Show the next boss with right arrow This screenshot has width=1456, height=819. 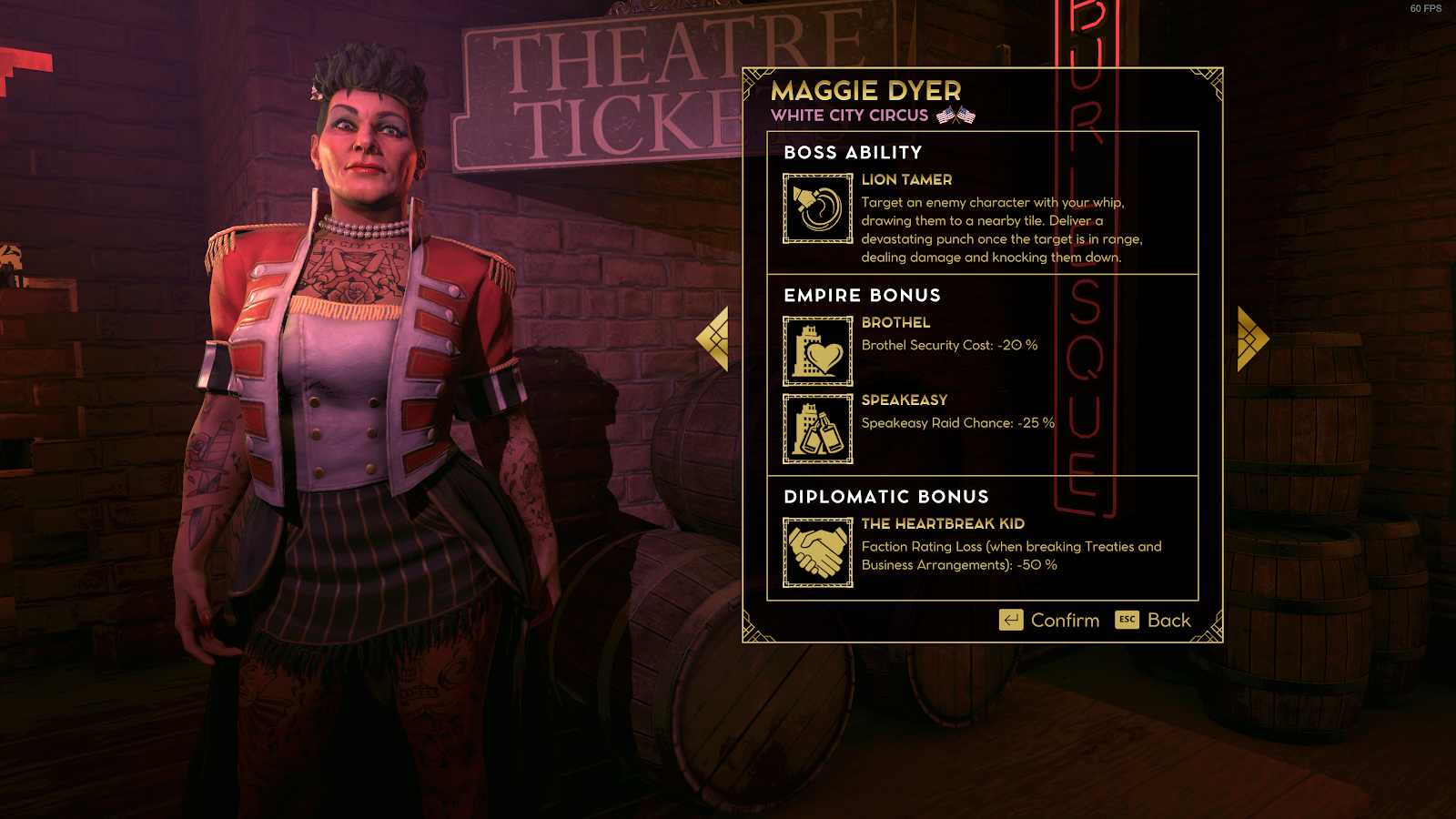point(1252,339)
